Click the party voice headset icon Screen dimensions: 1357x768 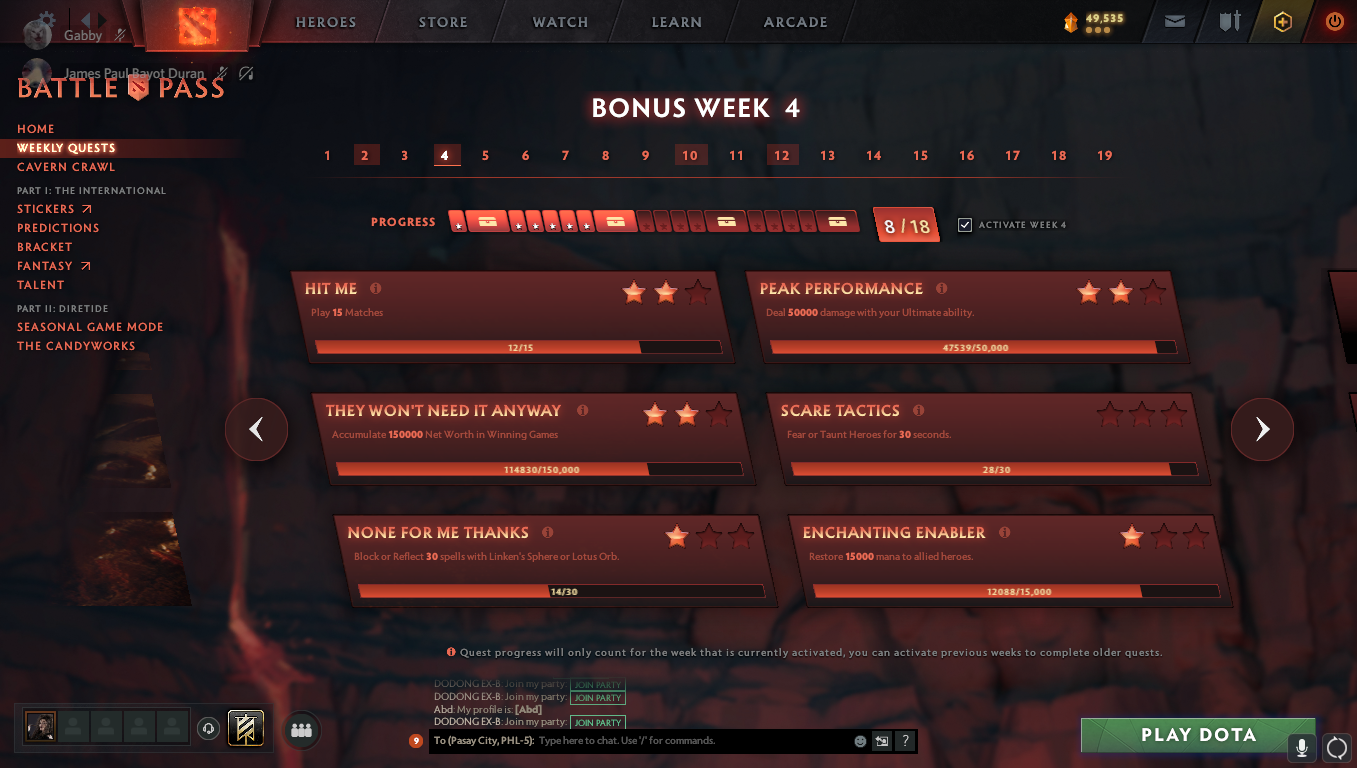[208, 731]
